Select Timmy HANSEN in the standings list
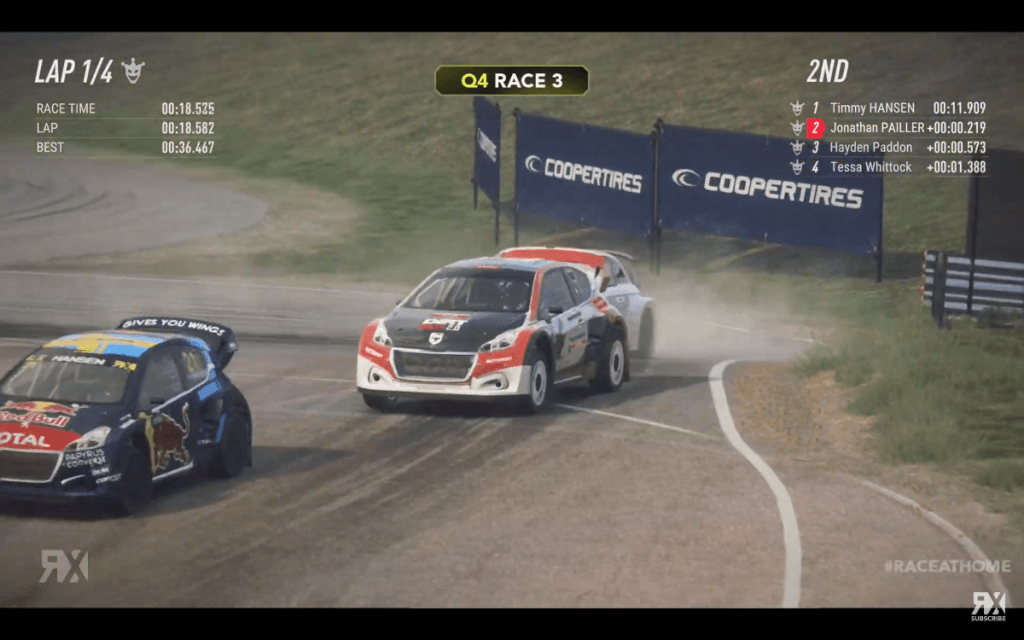1024x640 pixels. coord(872,108)
